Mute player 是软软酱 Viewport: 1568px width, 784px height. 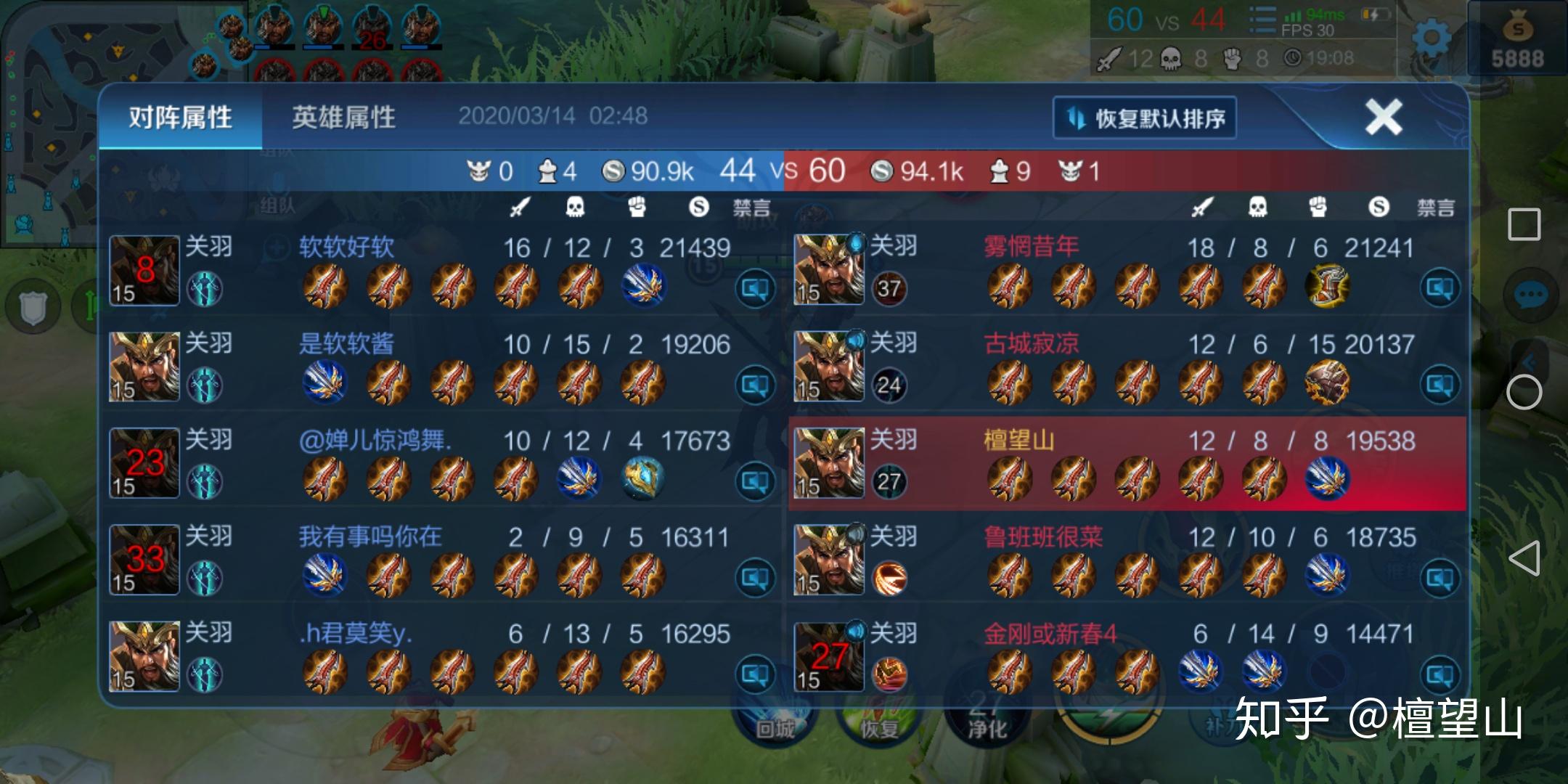pos(755,385)
